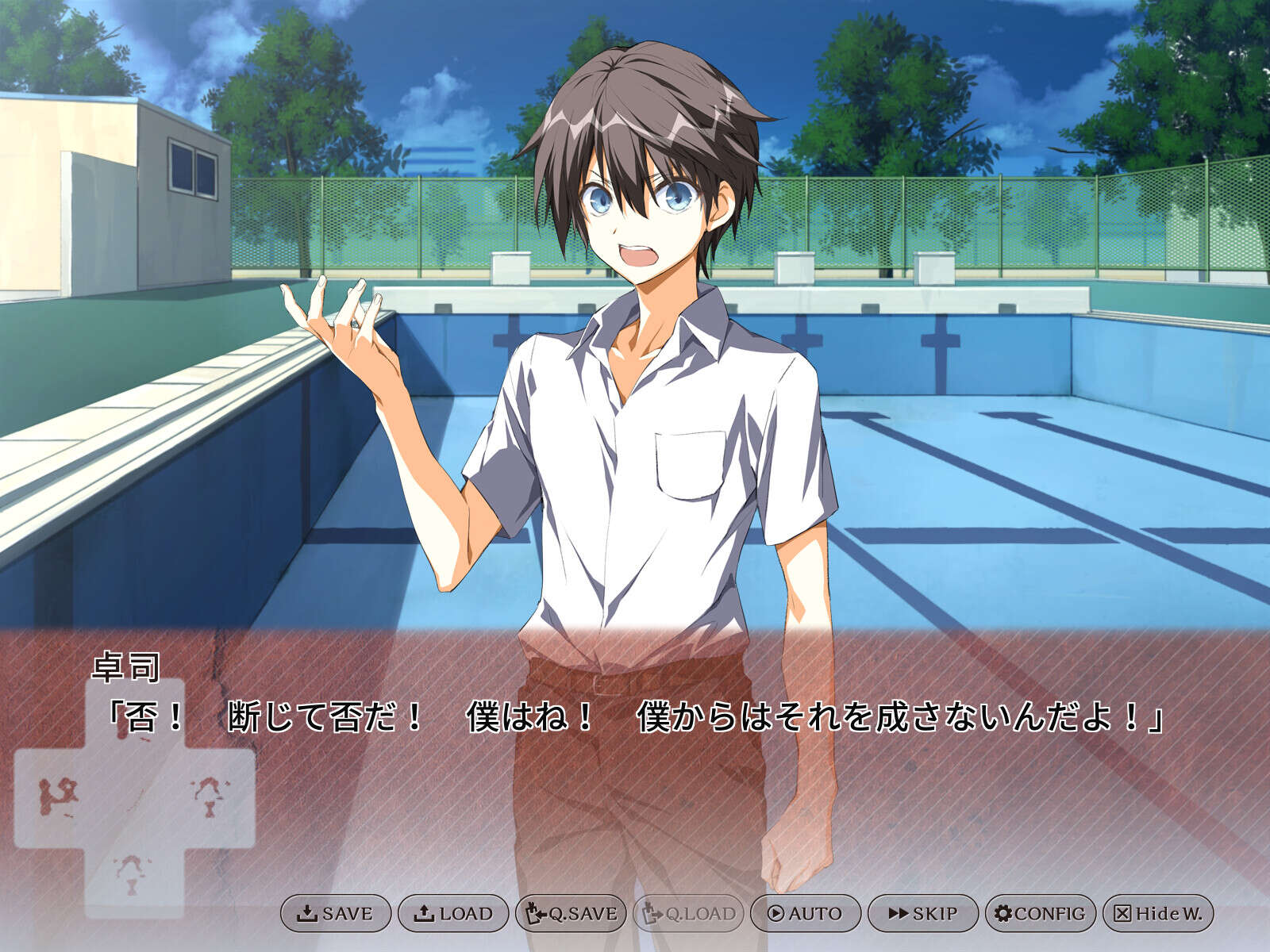The width and height of the screenshot is (1270, 952).
Task: Hide the message window with Hide W.
Action: tap(1157, 913)
